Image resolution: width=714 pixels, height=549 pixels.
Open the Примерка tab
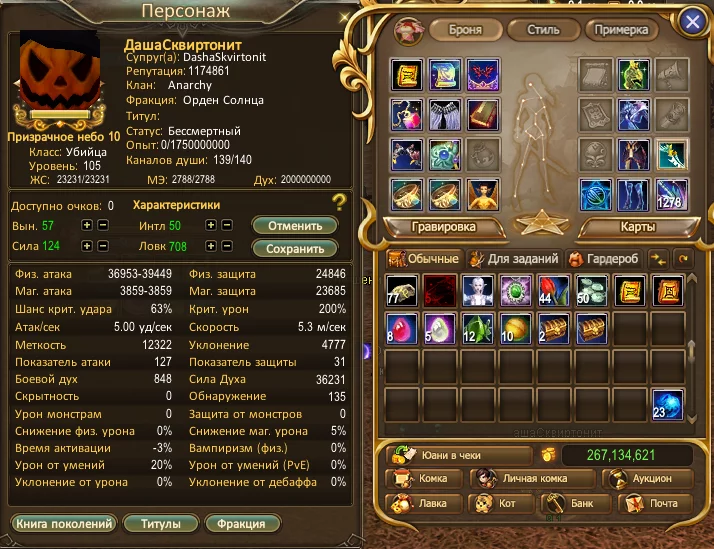coord(622,29)
